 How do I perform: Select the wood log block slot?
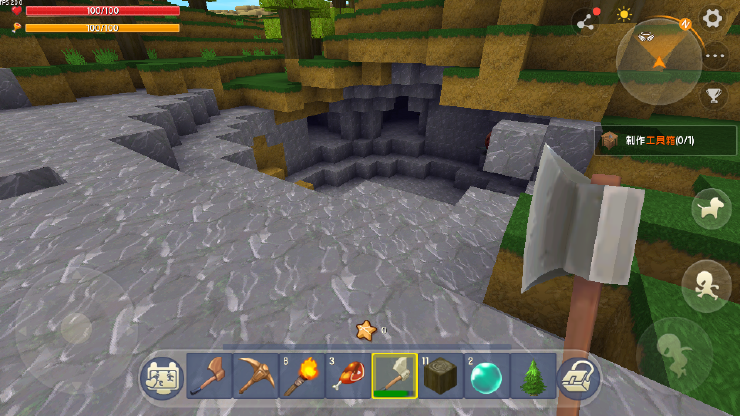(x=440, y=375)
